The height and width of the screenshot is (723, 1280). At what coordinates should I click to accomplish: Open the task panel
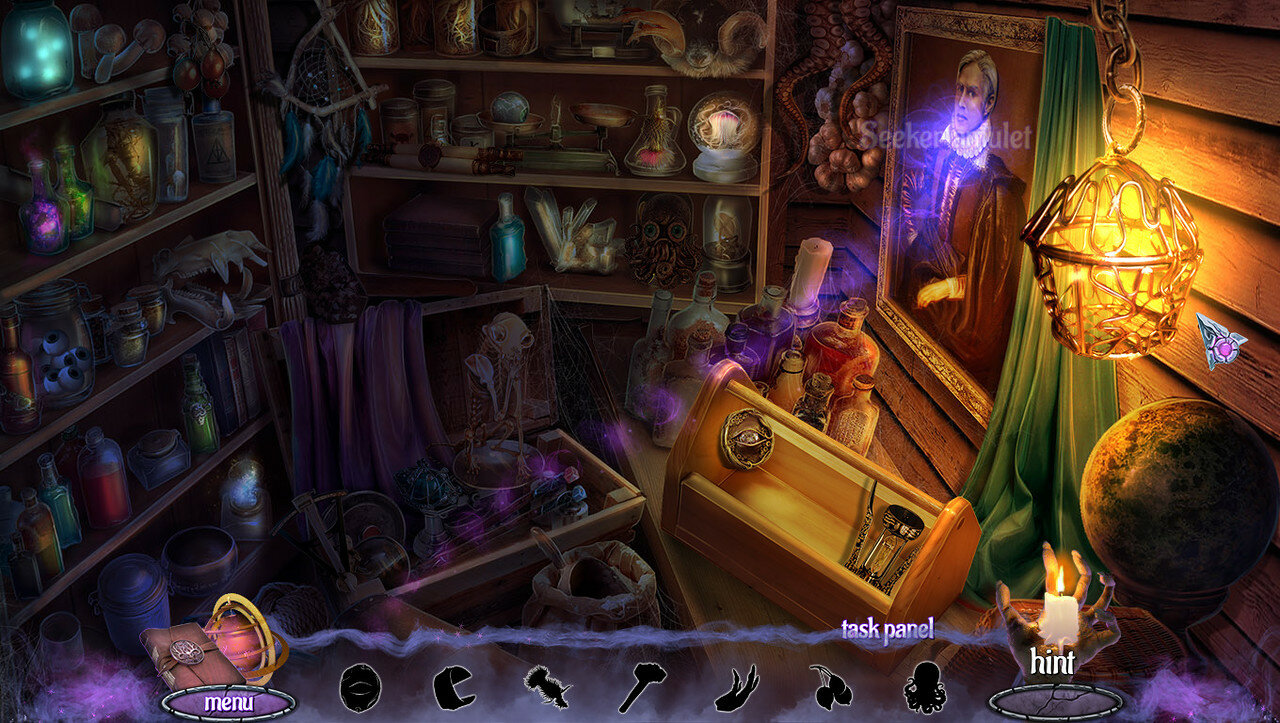click(x=886, y=629)
